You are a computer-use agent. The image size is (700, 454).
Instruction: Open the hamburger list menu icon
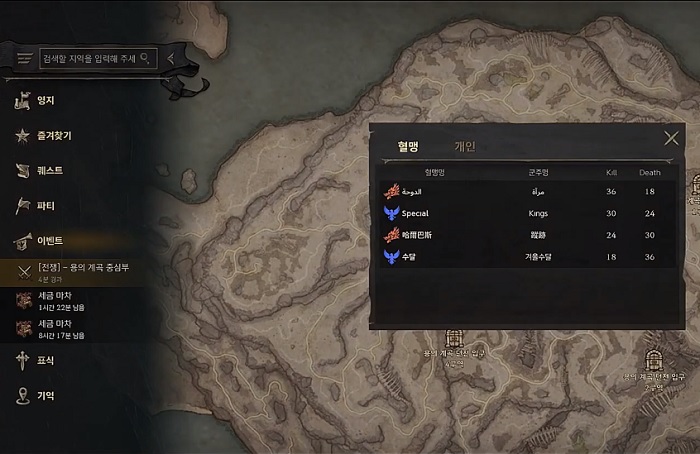coord(25,59)
